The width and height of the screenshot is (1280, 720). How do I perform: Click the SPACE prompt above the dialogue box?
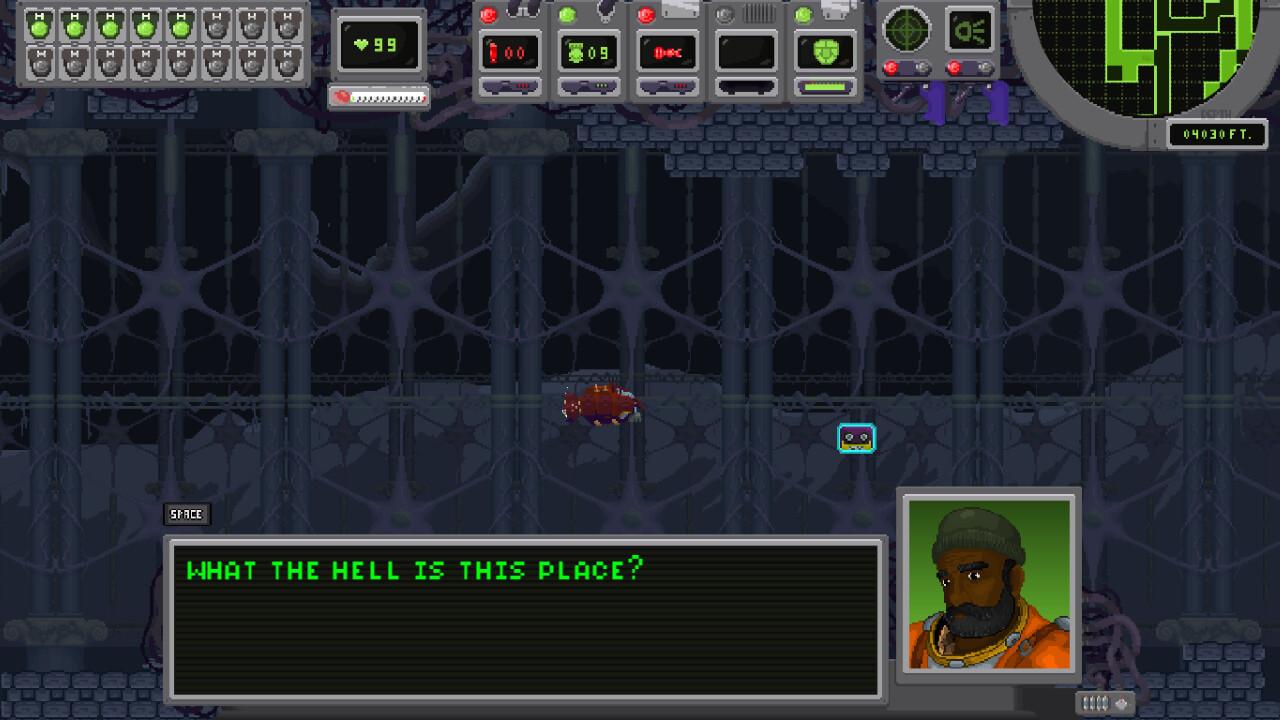pos(186,514)
